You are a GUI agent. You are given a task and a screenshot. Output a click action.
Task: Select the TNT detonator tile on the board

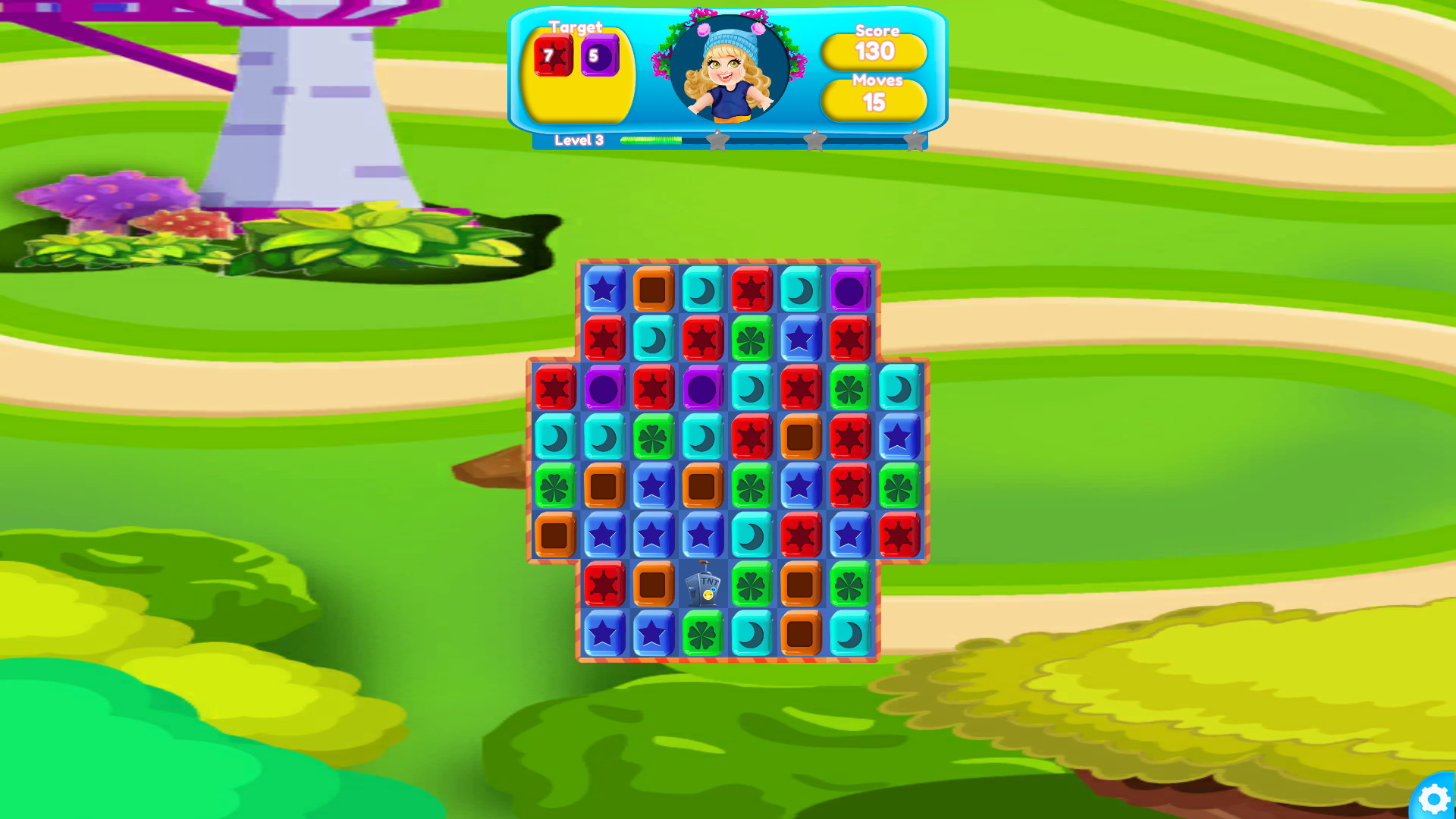point(704,585)
